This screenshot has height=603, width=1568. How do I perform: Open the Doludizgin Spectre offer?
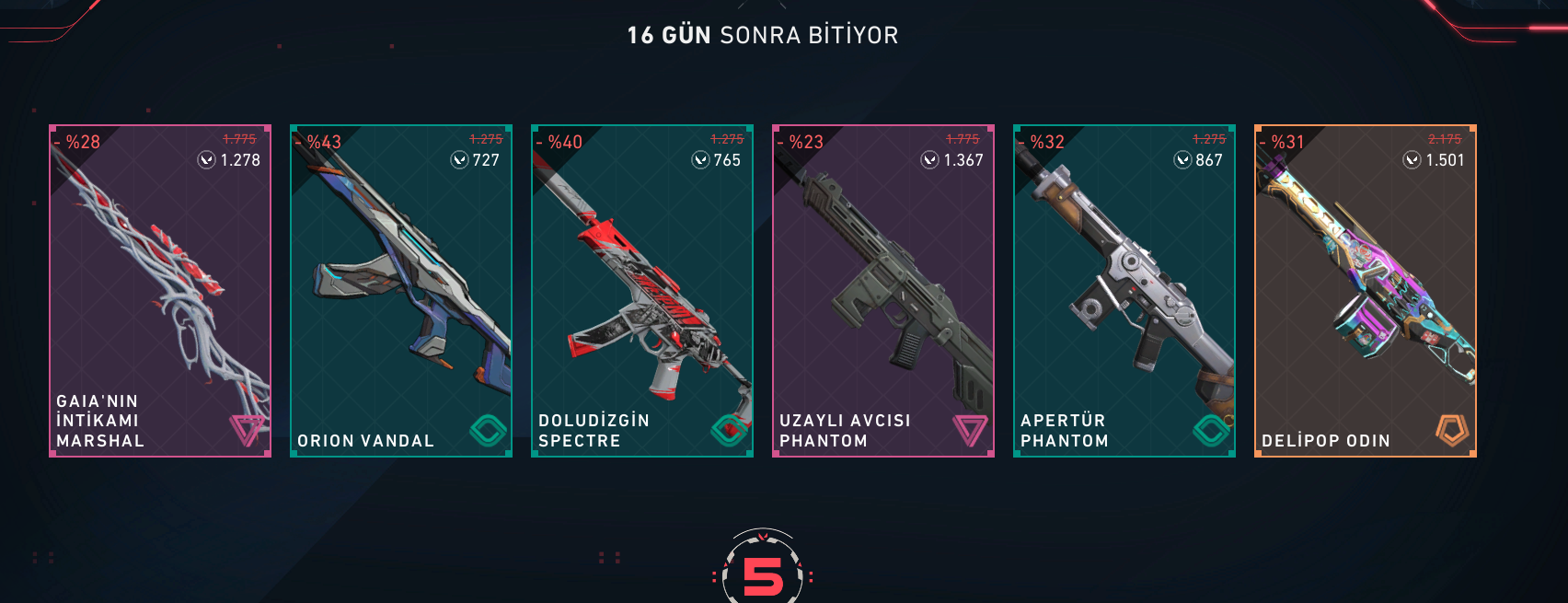click(x=642, y=291)
